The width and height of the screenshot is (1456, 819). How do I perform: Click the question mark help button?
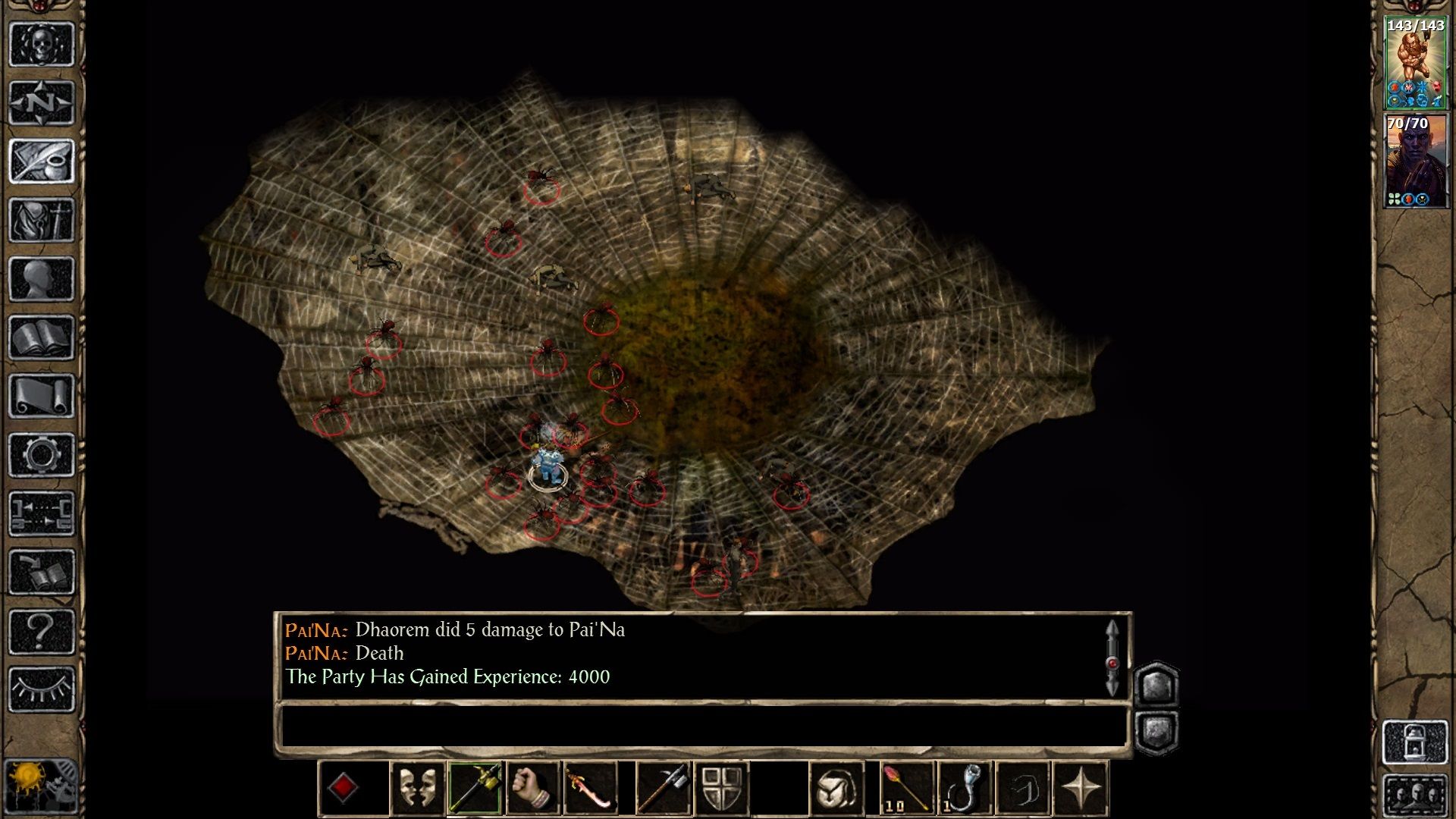coord(41,630)
